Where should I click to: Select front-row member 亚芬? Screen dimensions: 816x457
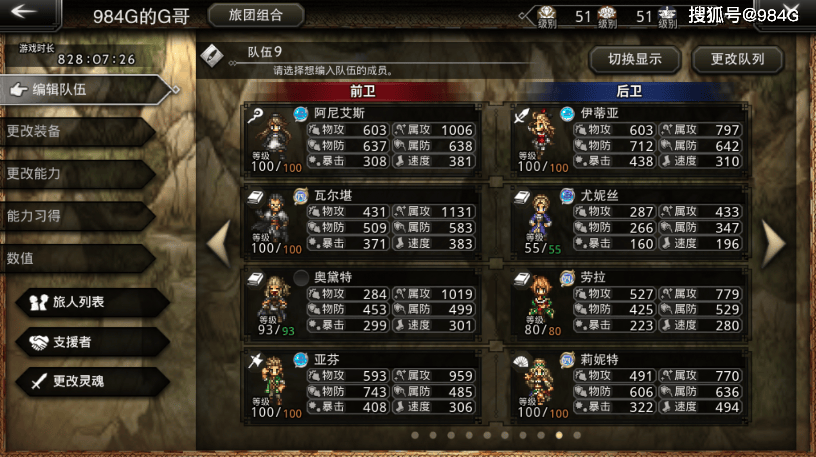tap(362, 384)
